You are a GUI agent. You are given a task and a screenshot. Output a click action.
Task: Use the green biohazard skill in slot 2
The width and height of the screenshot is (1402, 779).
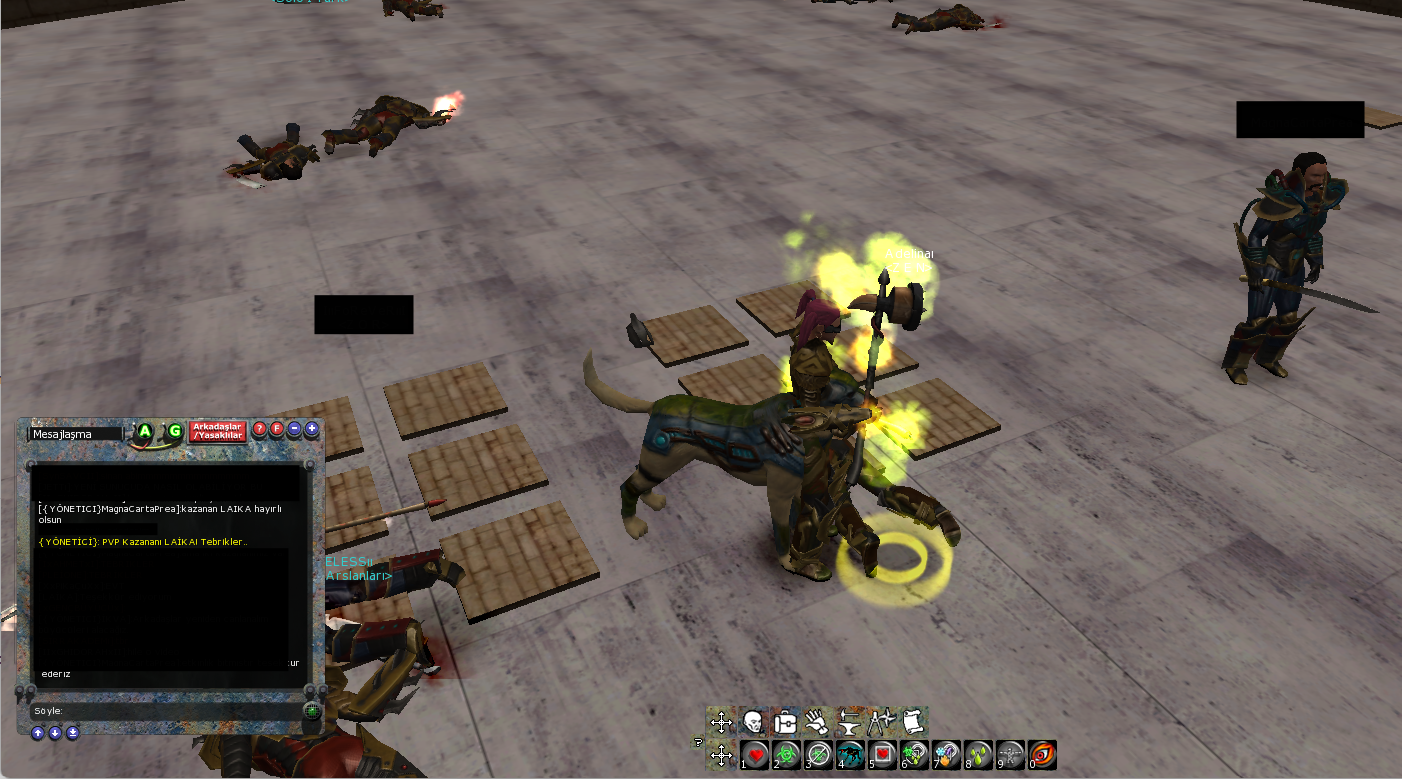(787, 755)
